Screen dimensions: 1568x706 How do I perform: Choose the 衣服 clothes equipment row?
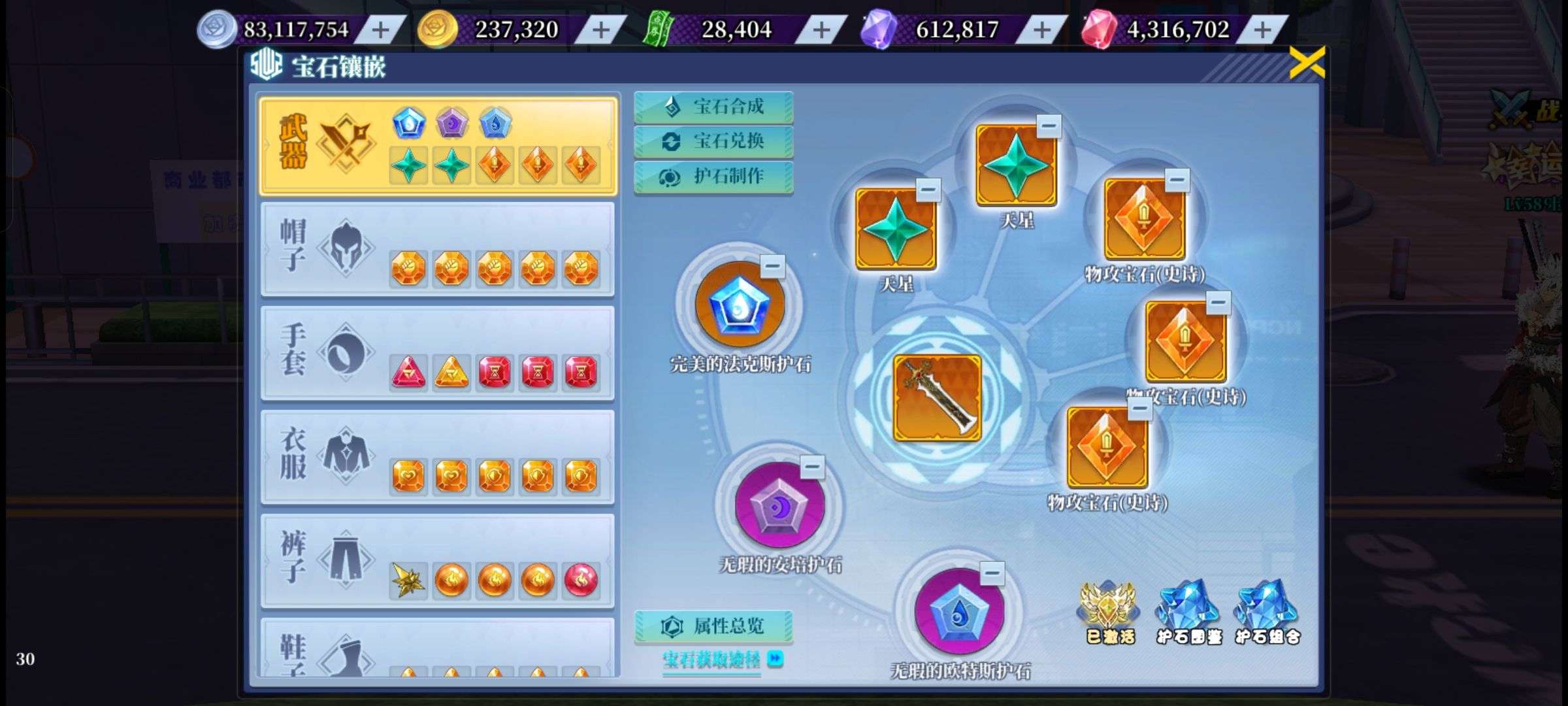pos(438,456)
